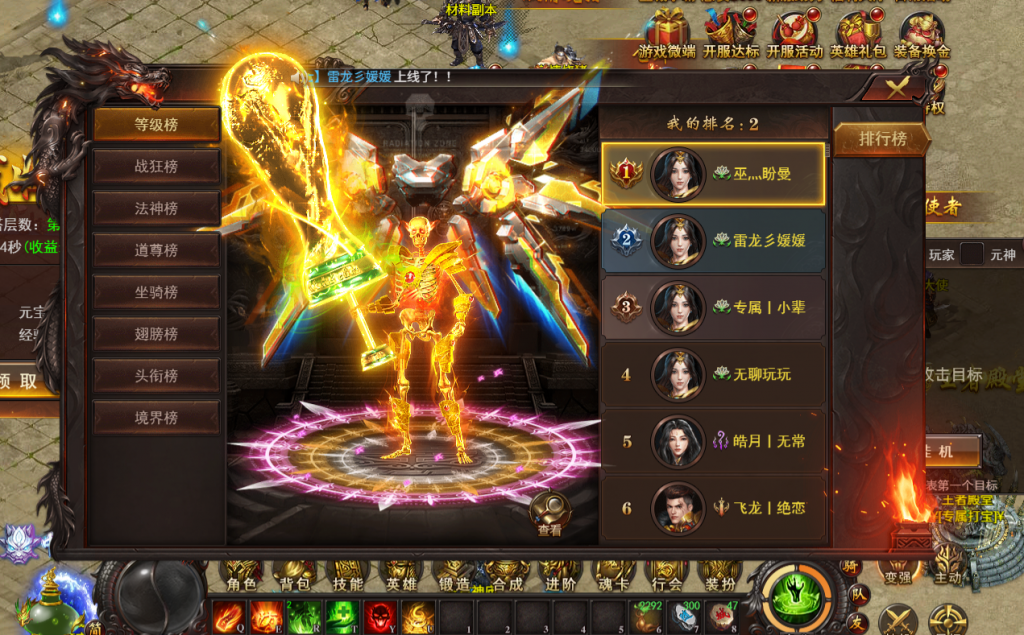Open the 开服活动 event icon
1024x635 pixels.
pyautogui.click(x=794, y=34)
